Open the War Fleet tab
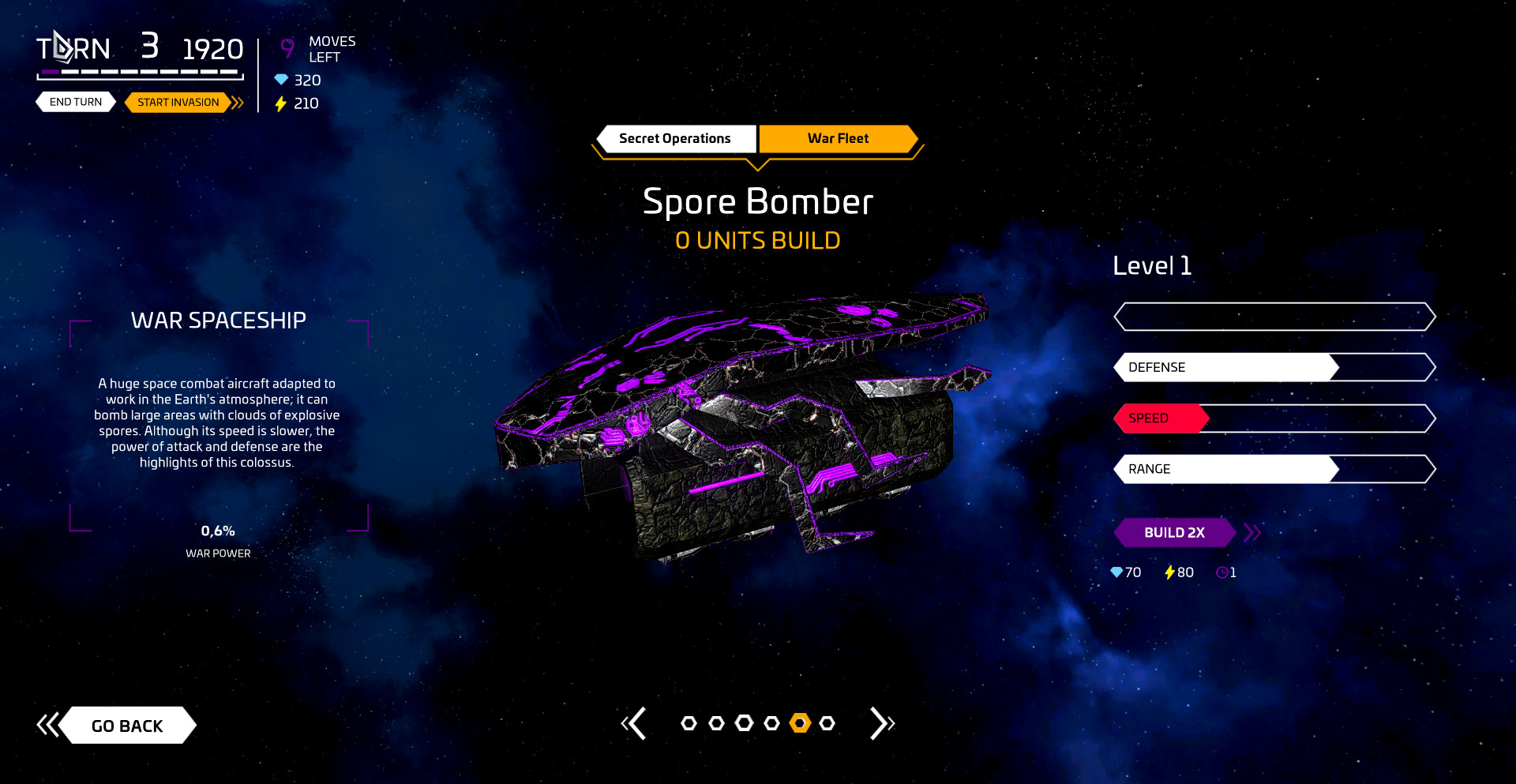1516x784 pixels. tap(837, 138)
